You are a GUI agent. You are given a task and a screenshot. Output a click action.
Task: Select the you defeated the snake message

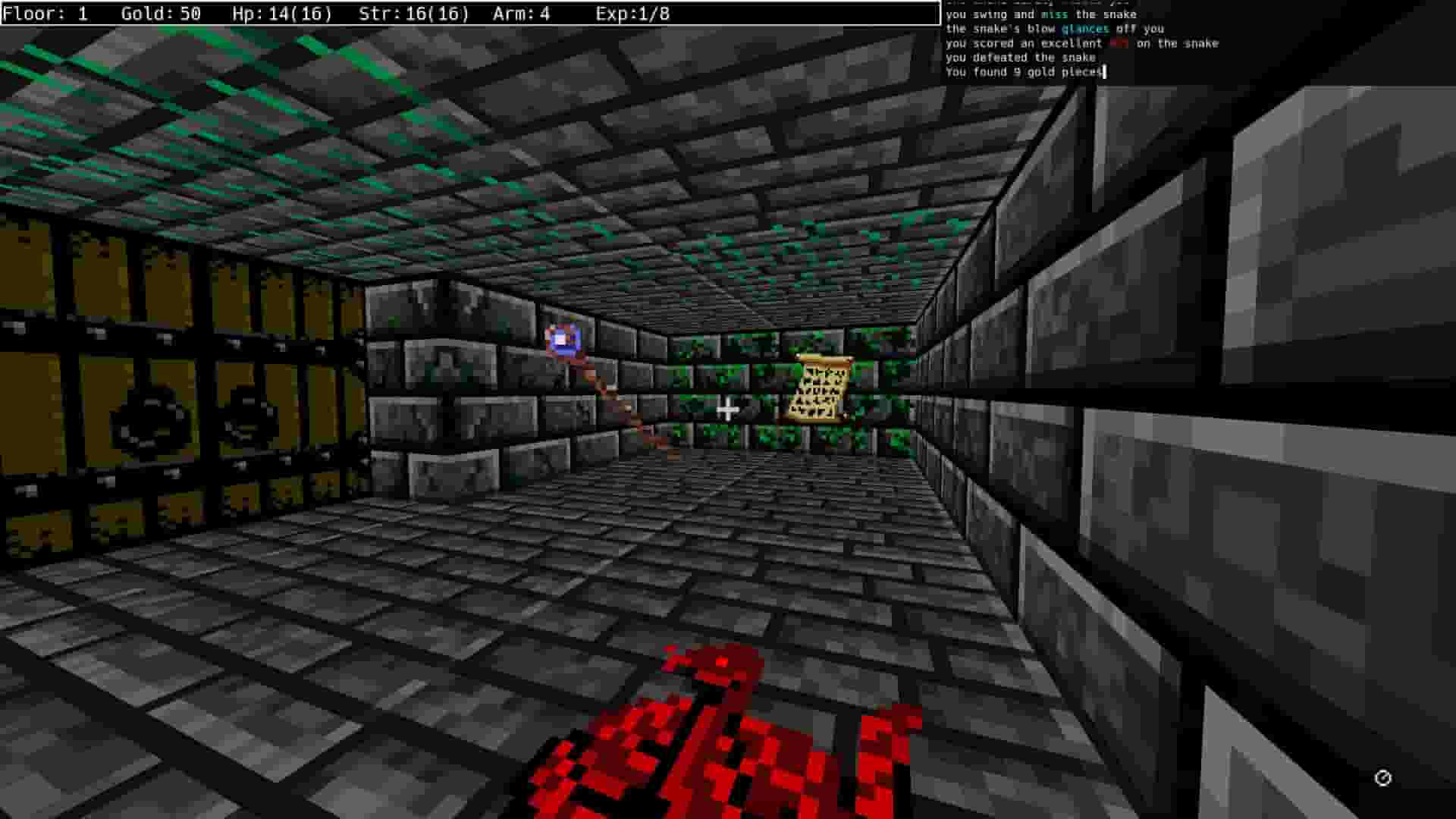(x=1016, y=57)
